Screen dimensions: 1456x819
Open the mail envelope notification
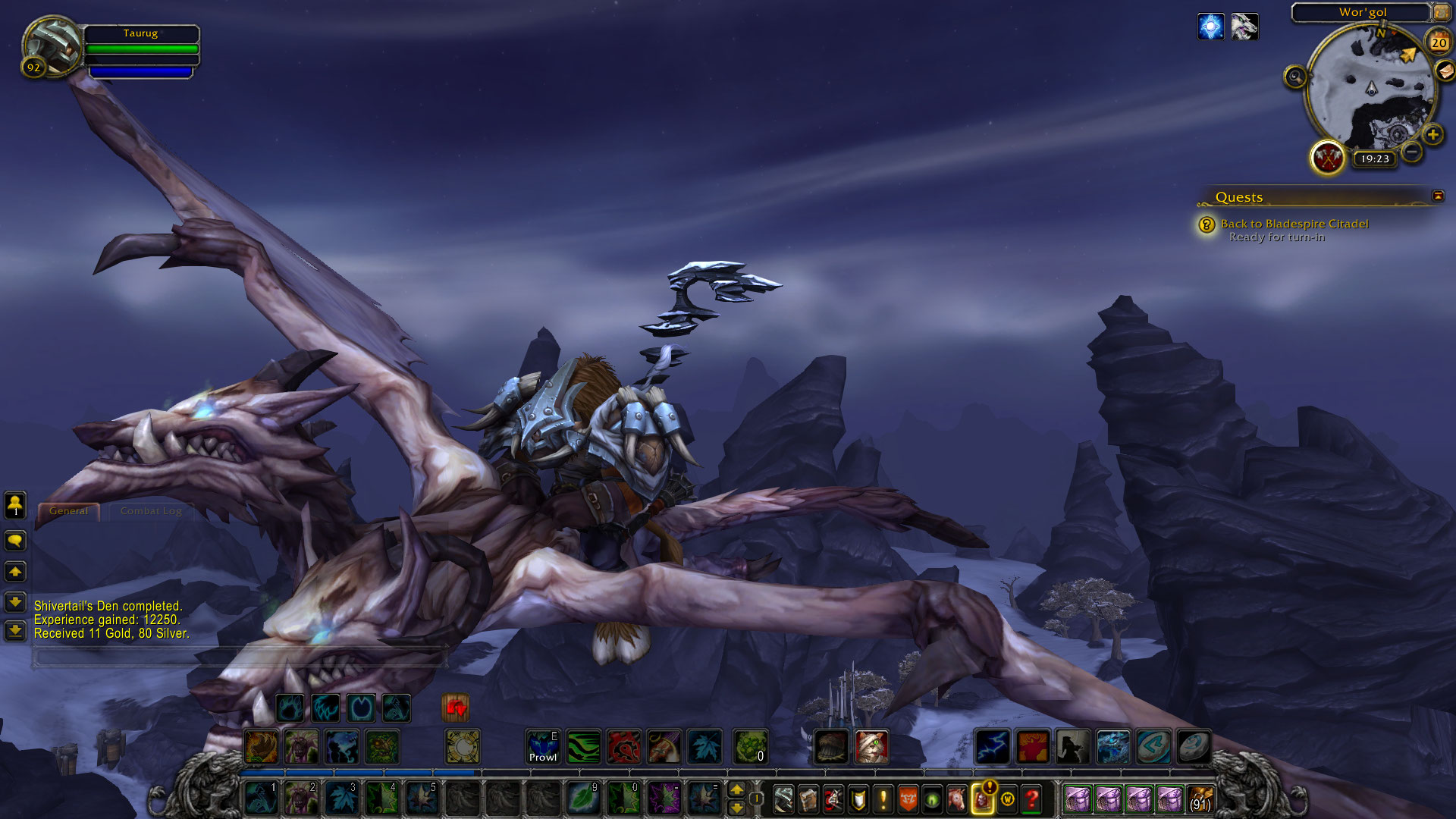(1445, 71)
